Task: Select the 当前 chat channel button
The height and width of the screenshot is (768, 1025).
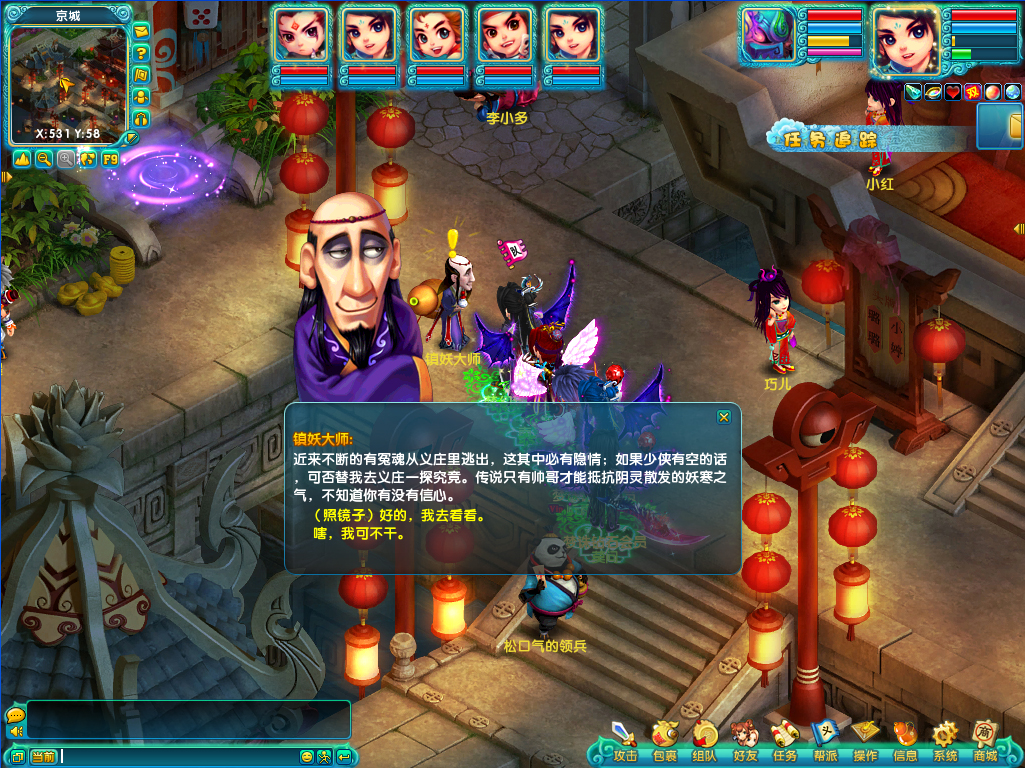Action: coord(44,757)
